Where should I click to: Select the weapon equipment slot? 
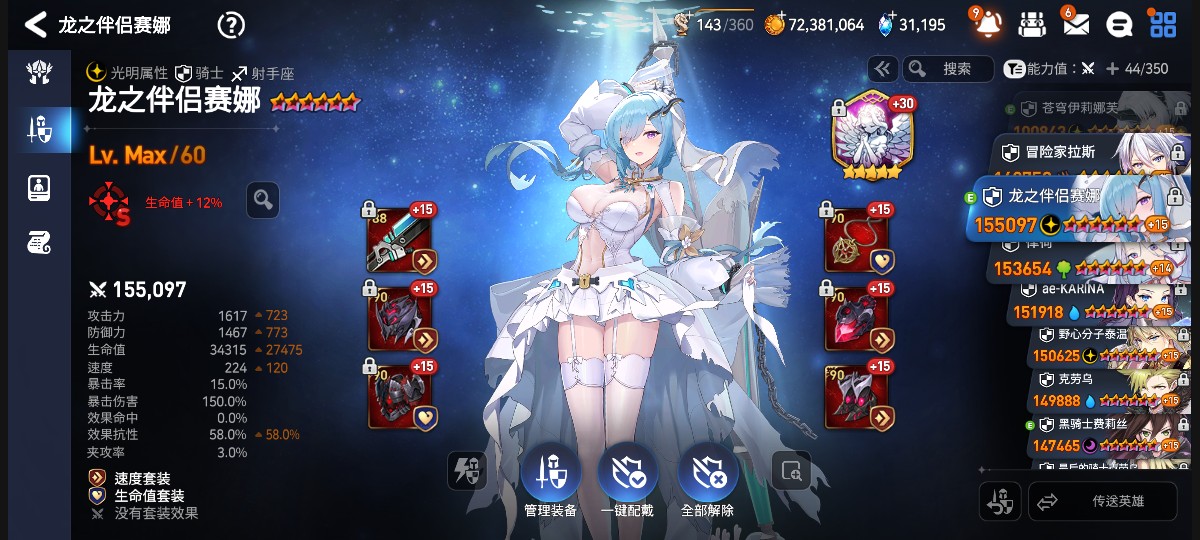pyautogui.click(x=402, y=240)
